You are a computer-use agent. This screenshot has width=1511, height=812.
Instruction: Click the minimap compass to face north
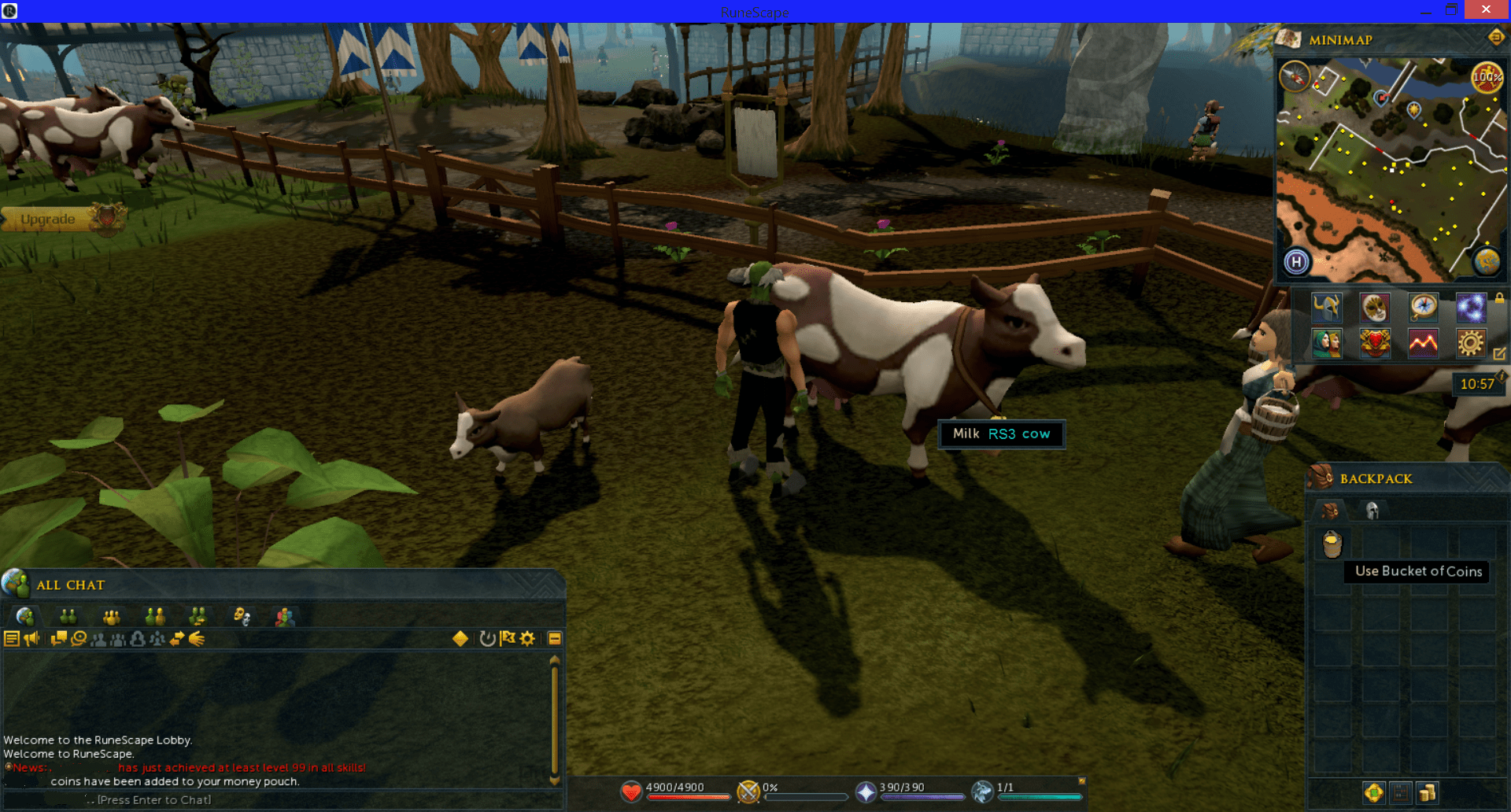[x=1295, y=77]
